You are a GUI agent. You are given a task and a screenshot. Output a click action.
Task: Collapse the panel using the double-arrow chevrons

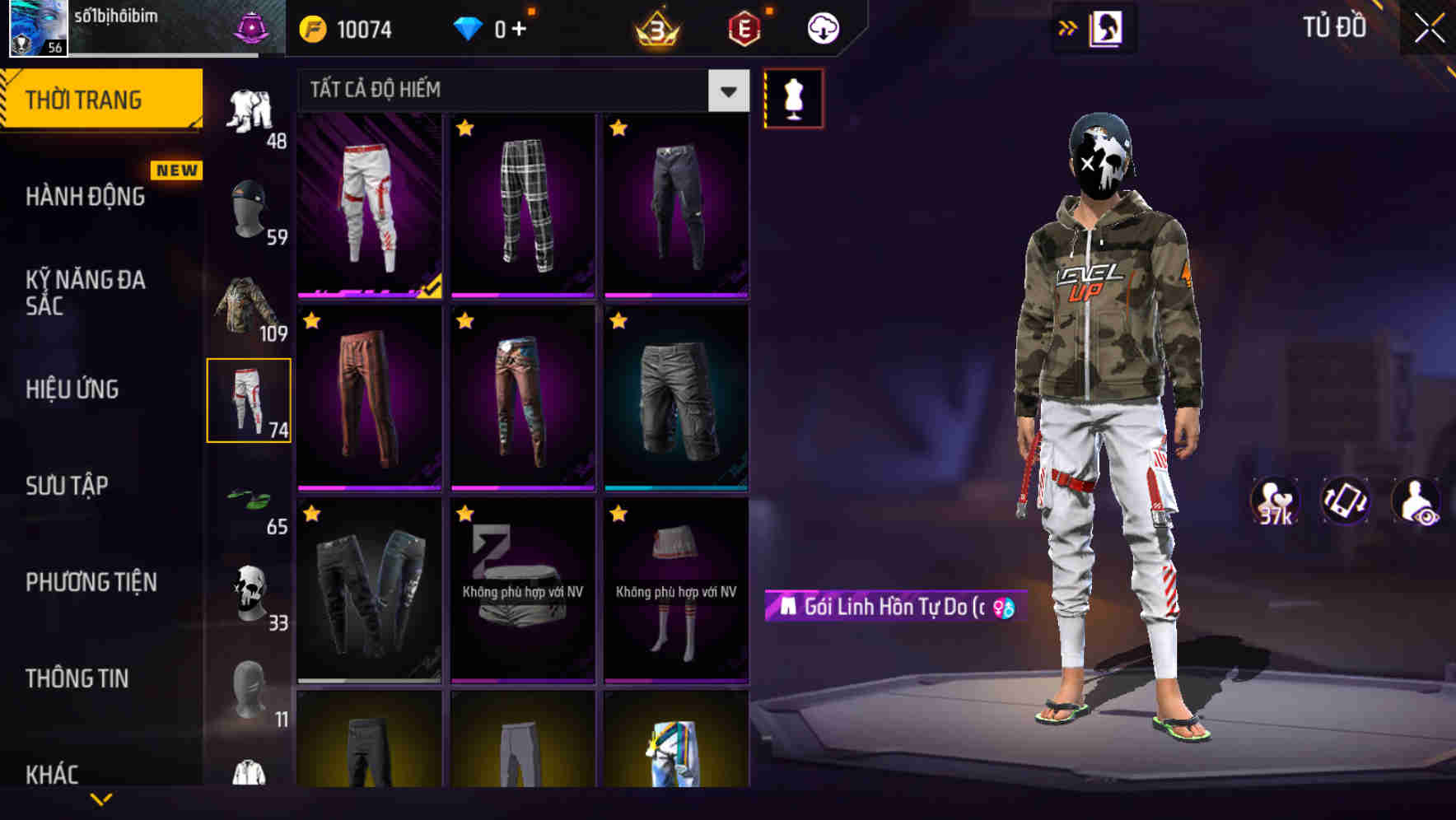1068,27
